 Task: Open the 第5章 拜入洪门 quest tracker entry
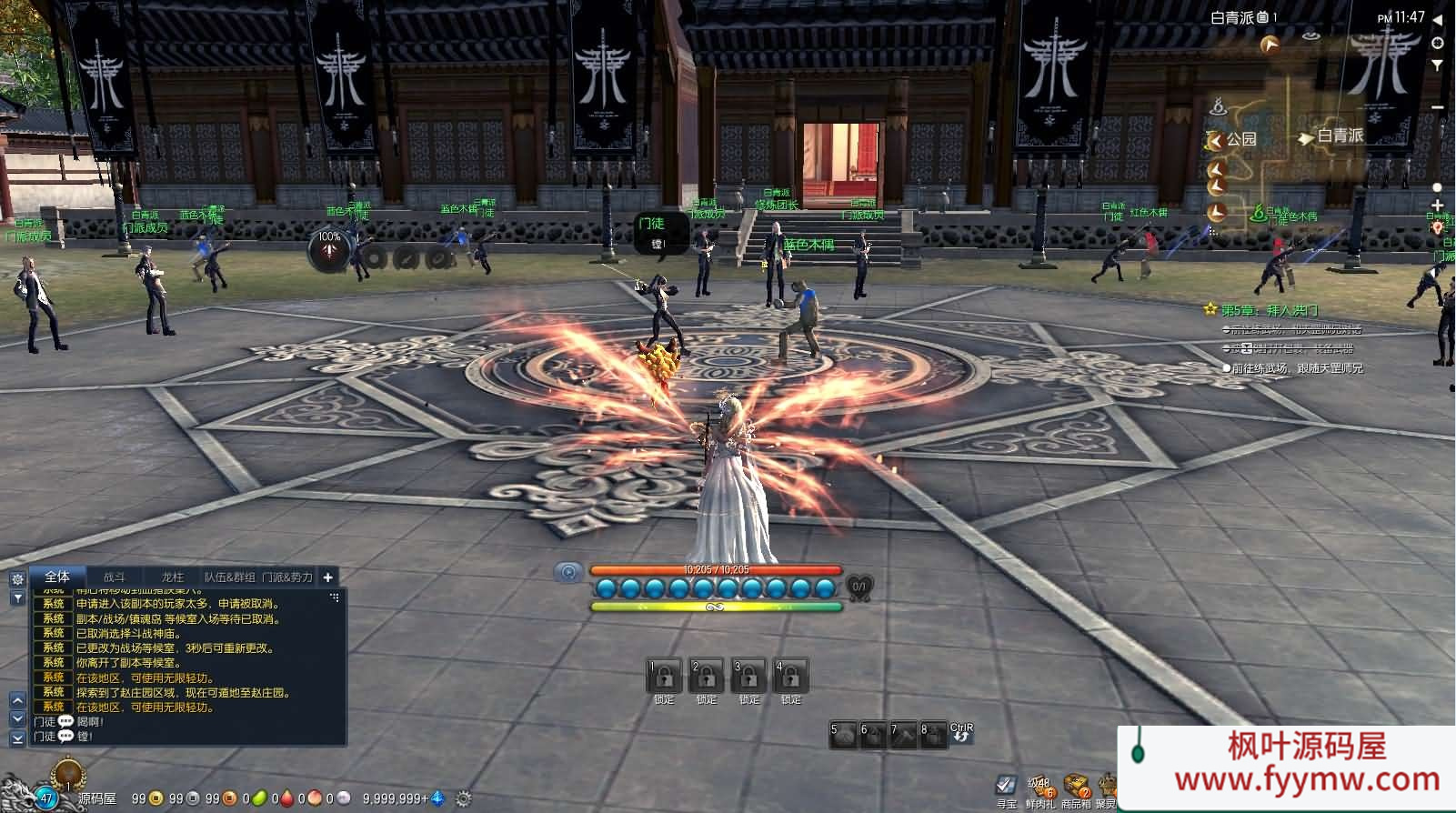pyautogui.click(x=1268, y=310)
